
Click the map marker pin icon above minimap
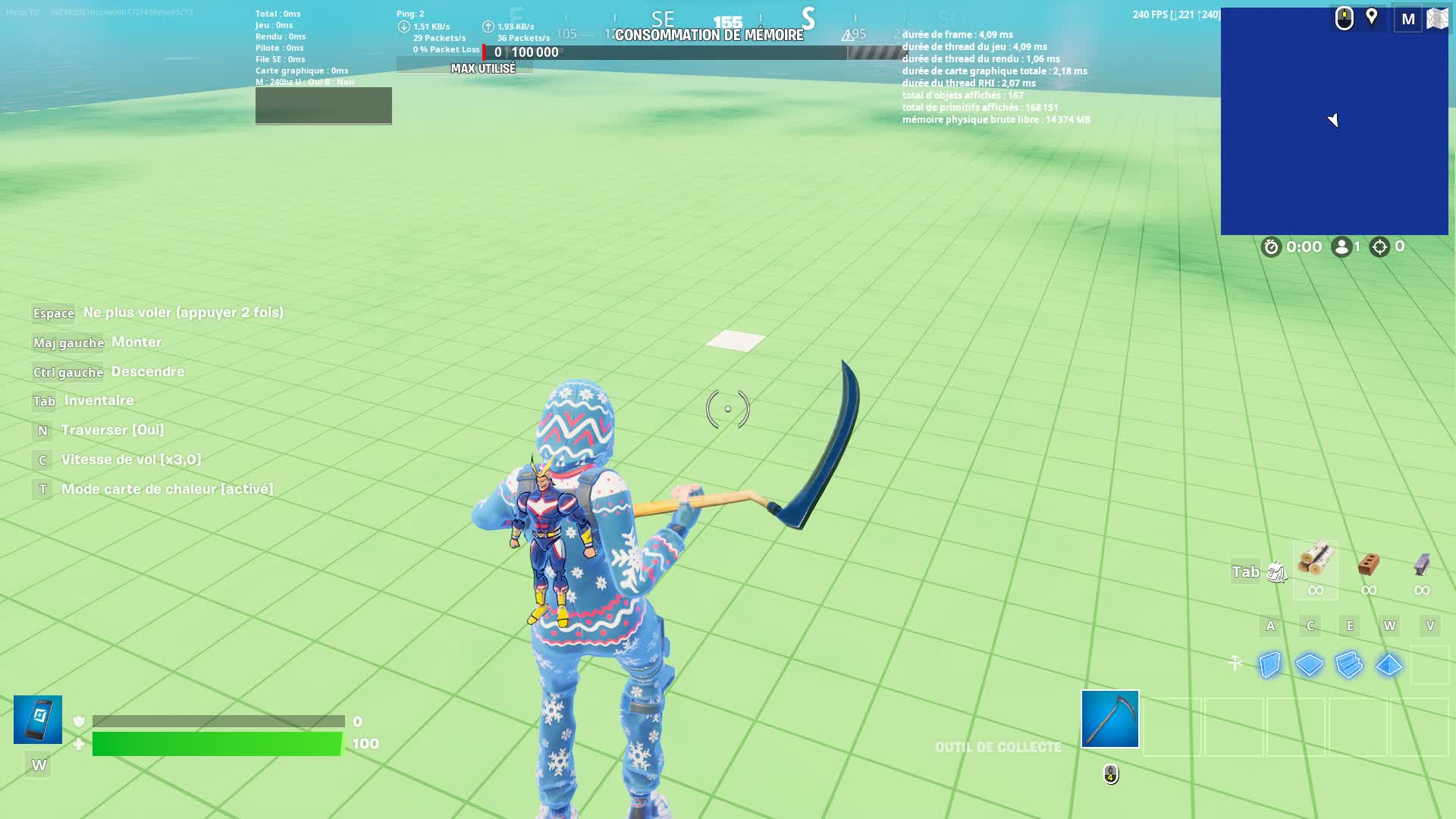click(x=1373, y=17)
